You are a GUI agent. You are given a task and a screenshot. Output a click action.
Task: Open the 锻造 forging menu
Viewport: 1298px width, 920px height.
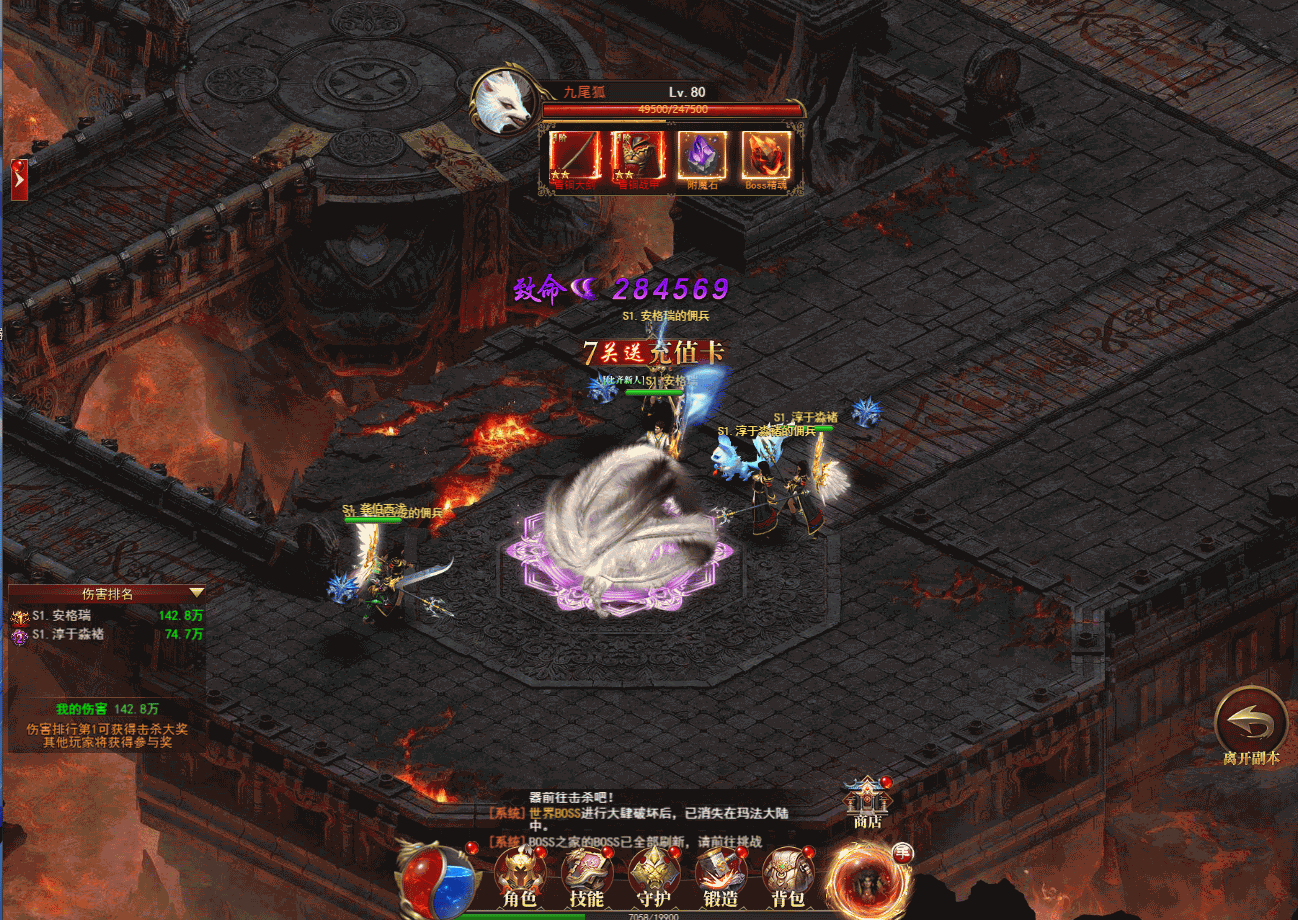pyautogui.click(x=720, y=877)
